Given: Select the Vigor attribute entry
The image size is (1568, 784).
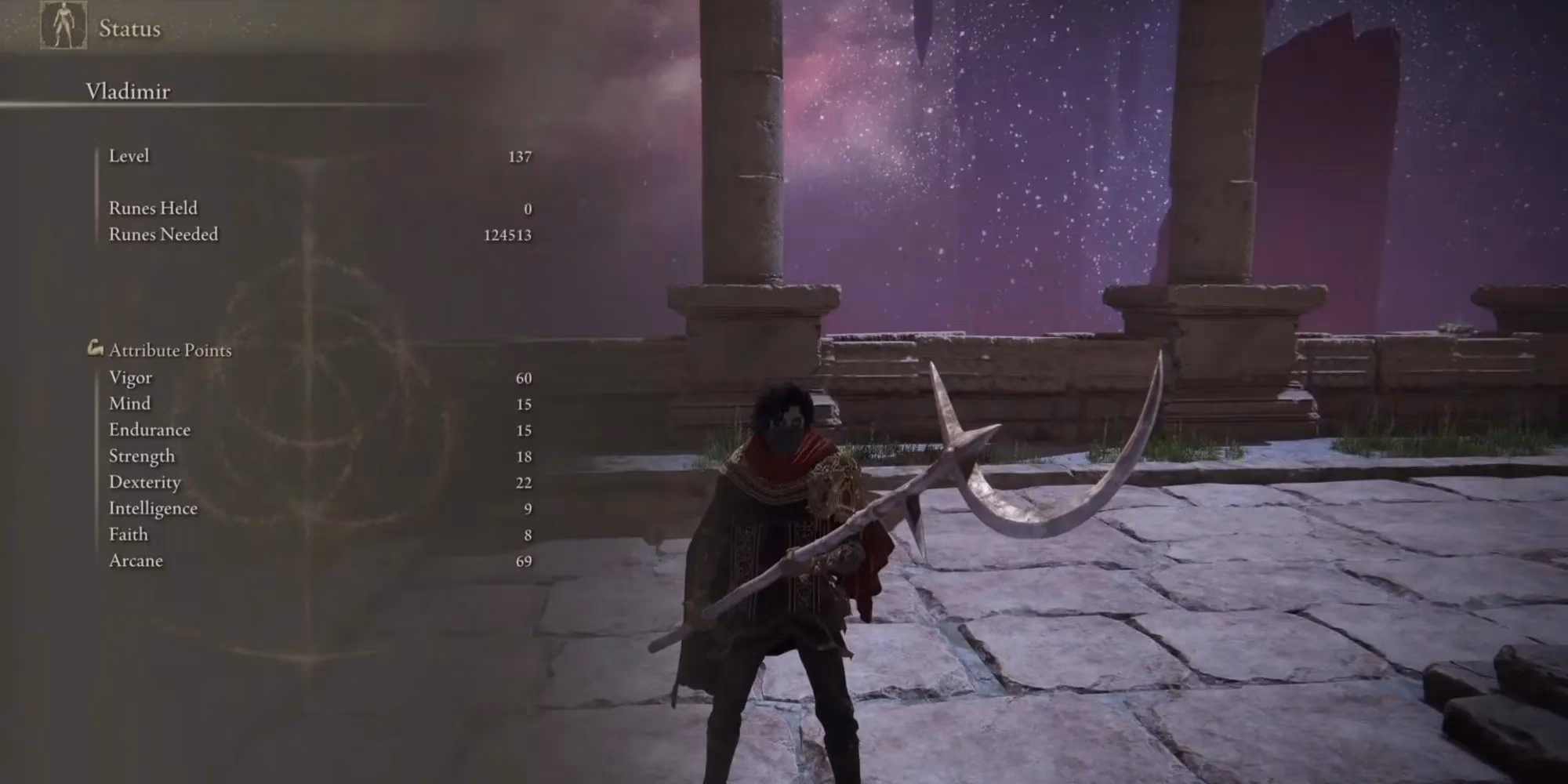Looking at the screenshot, I should [x=131, y=377].
